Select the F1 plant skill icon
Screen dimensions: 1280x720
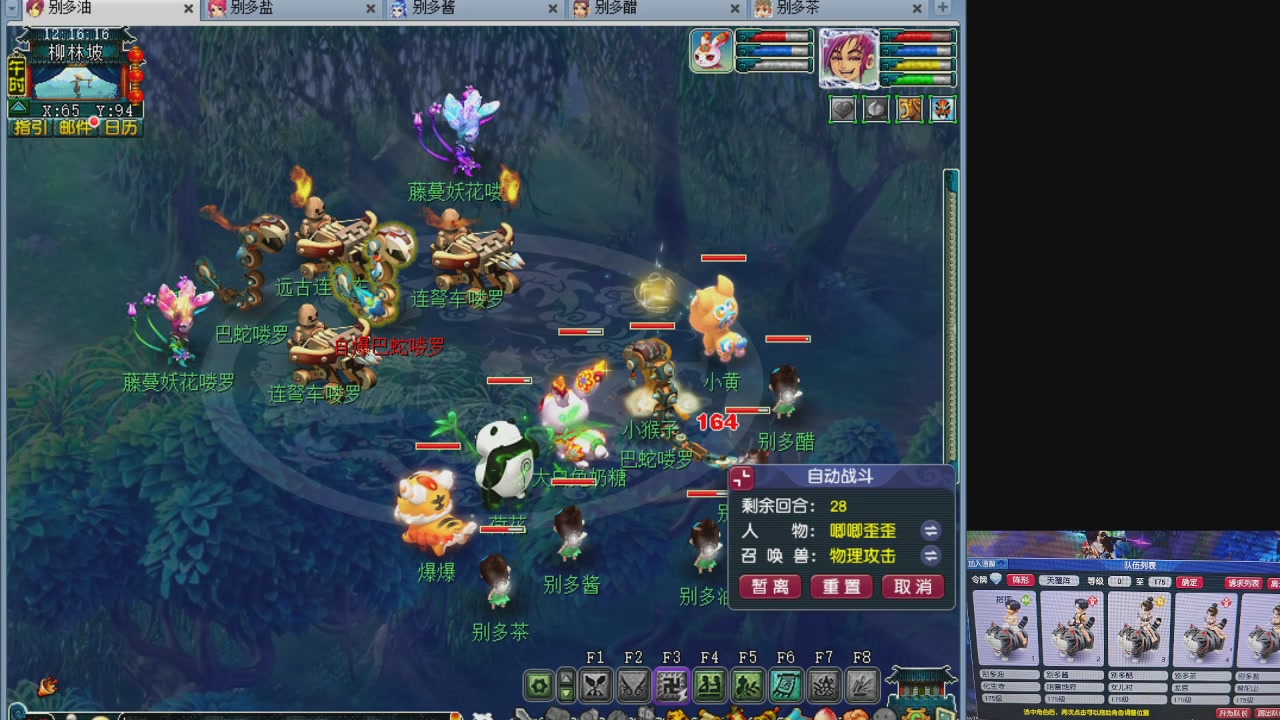[x=595, y=685]
